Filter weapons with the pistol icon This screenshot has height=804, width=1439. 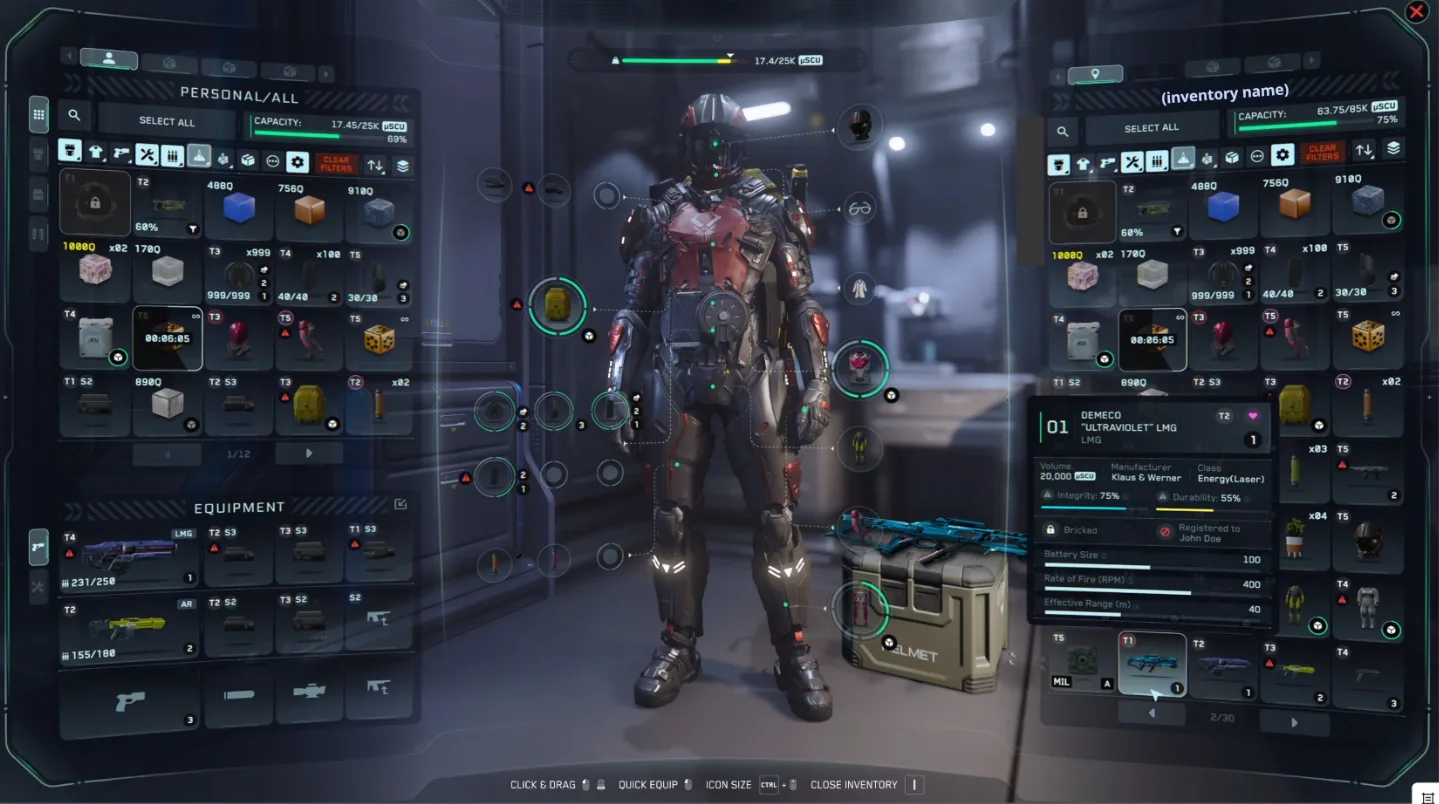121,152
